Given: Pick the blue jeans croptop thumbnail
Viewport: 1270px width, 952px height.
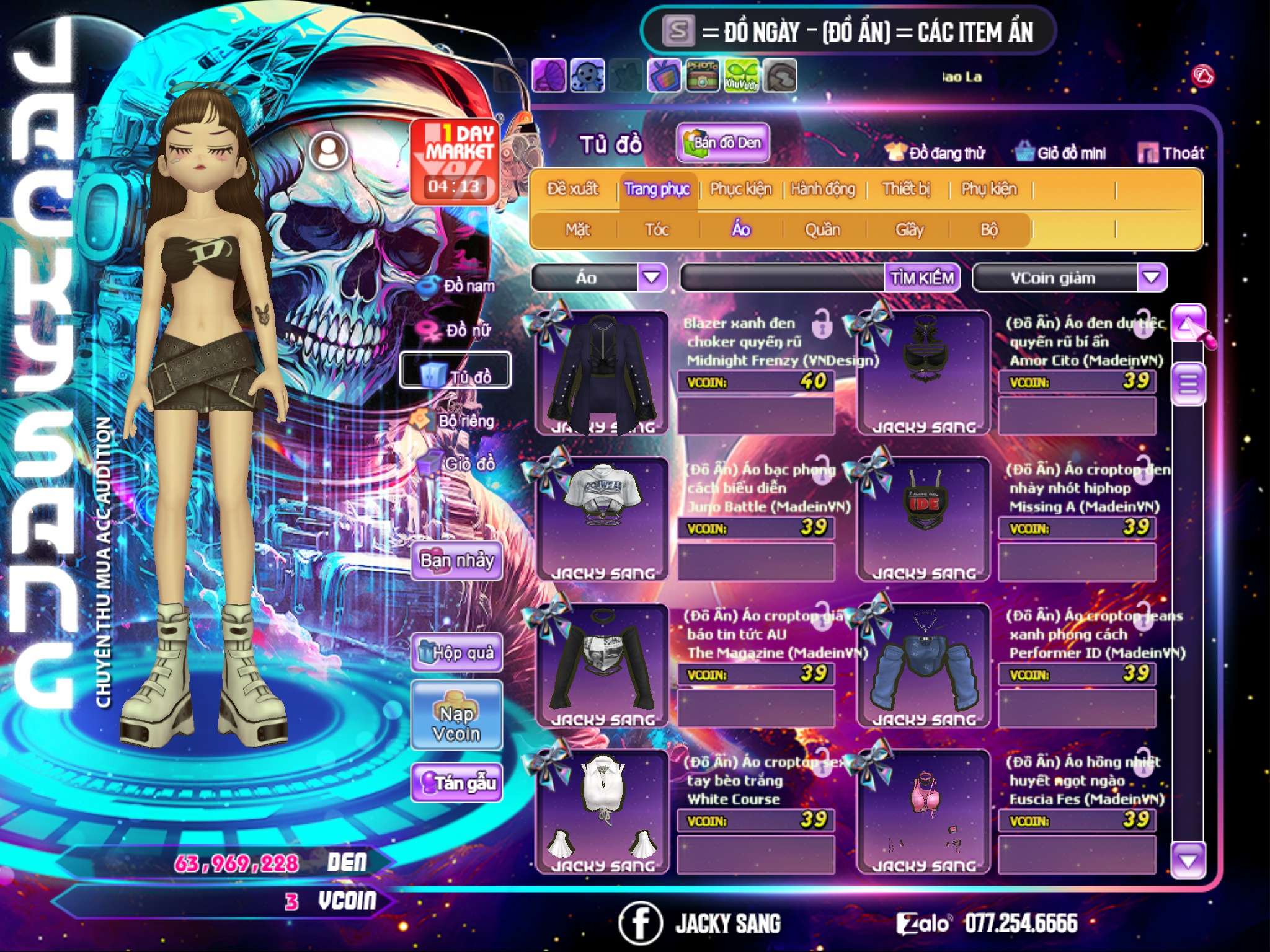Looking at the screenshot, I should [x=923, y=664].
